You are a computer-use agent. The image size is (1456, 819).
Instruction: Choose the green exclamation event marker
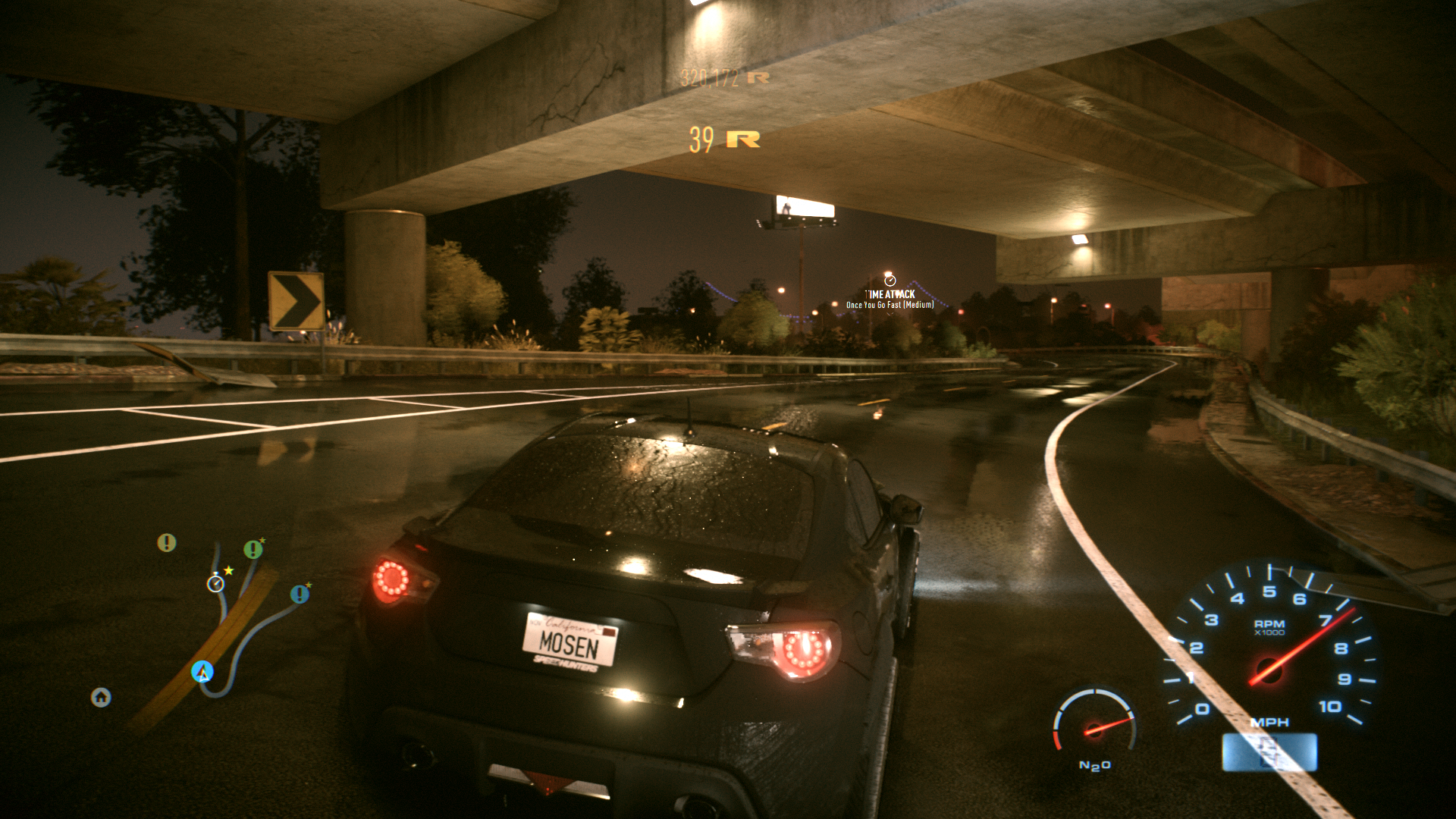coord(253,549)
